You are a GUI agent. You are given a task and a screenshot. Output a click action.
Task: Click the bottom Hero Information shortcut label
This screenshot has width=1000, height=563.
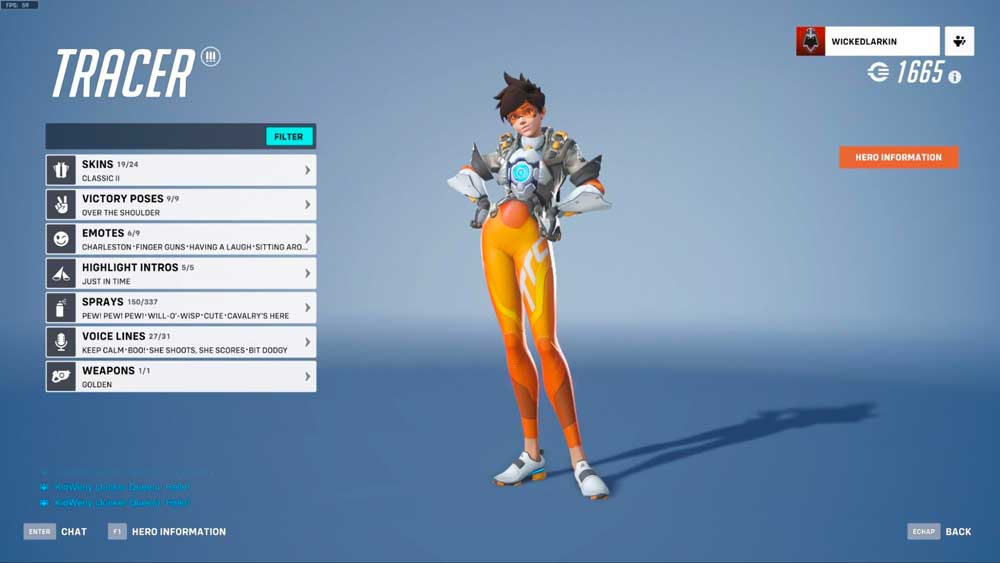[x=178, y=532]
